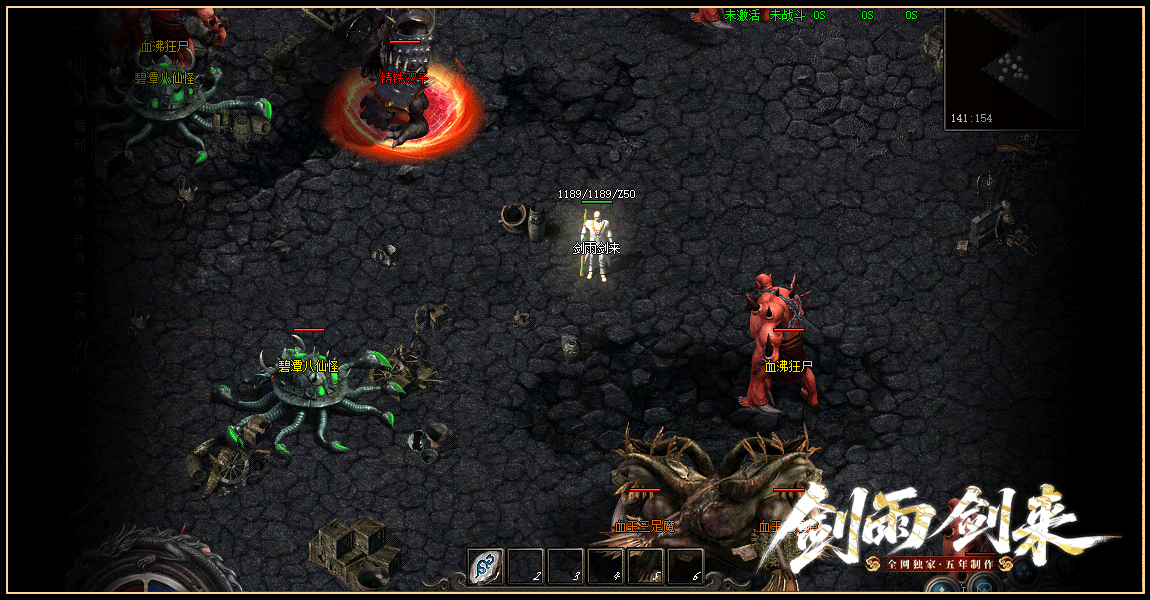The width and height of the screenshot is (1150, 600).
Task: Select the empty hotbar slot numbered 3
Action: point(565,567)
